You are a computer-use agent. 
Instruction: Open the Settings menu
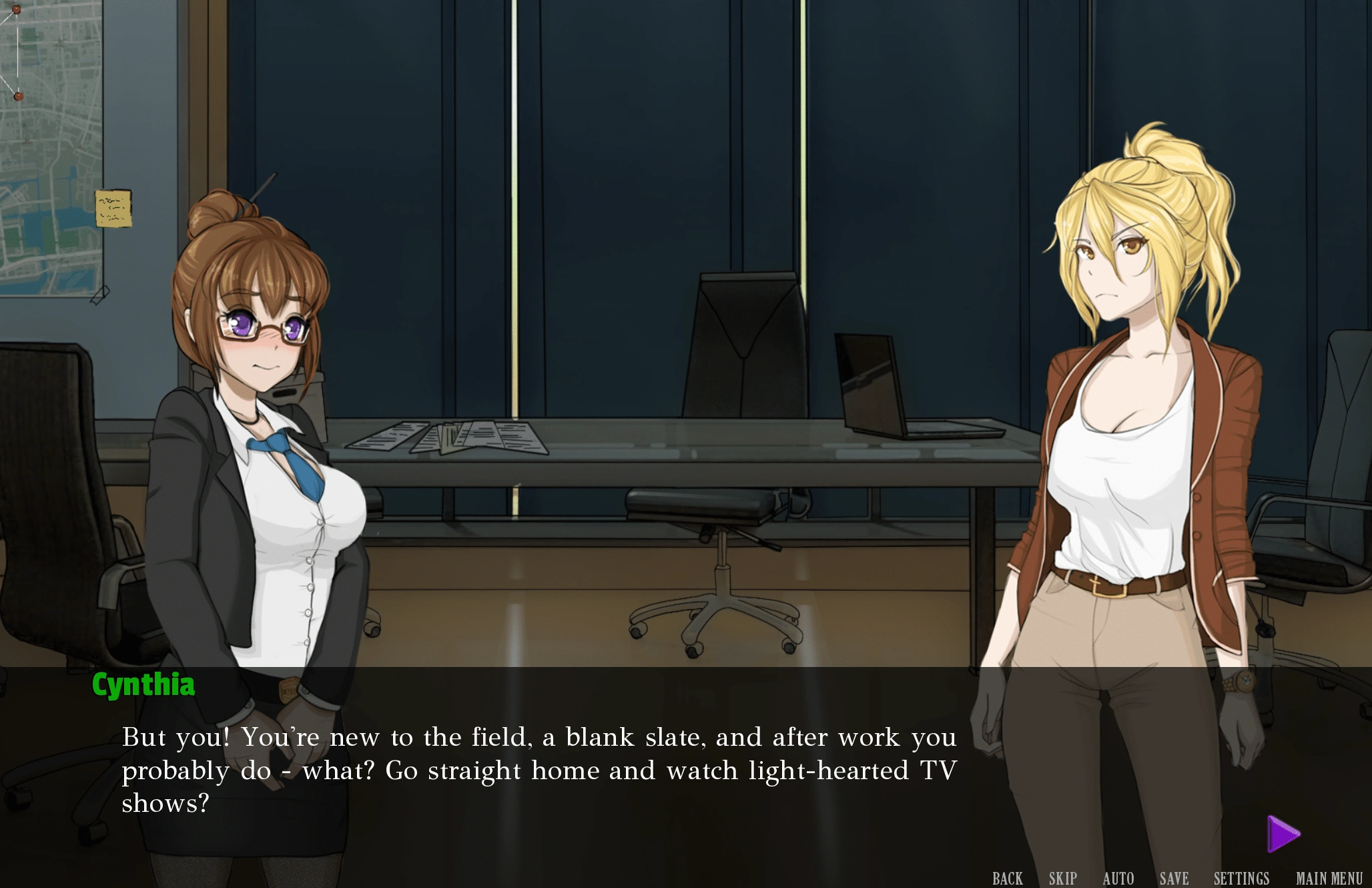1241,878
